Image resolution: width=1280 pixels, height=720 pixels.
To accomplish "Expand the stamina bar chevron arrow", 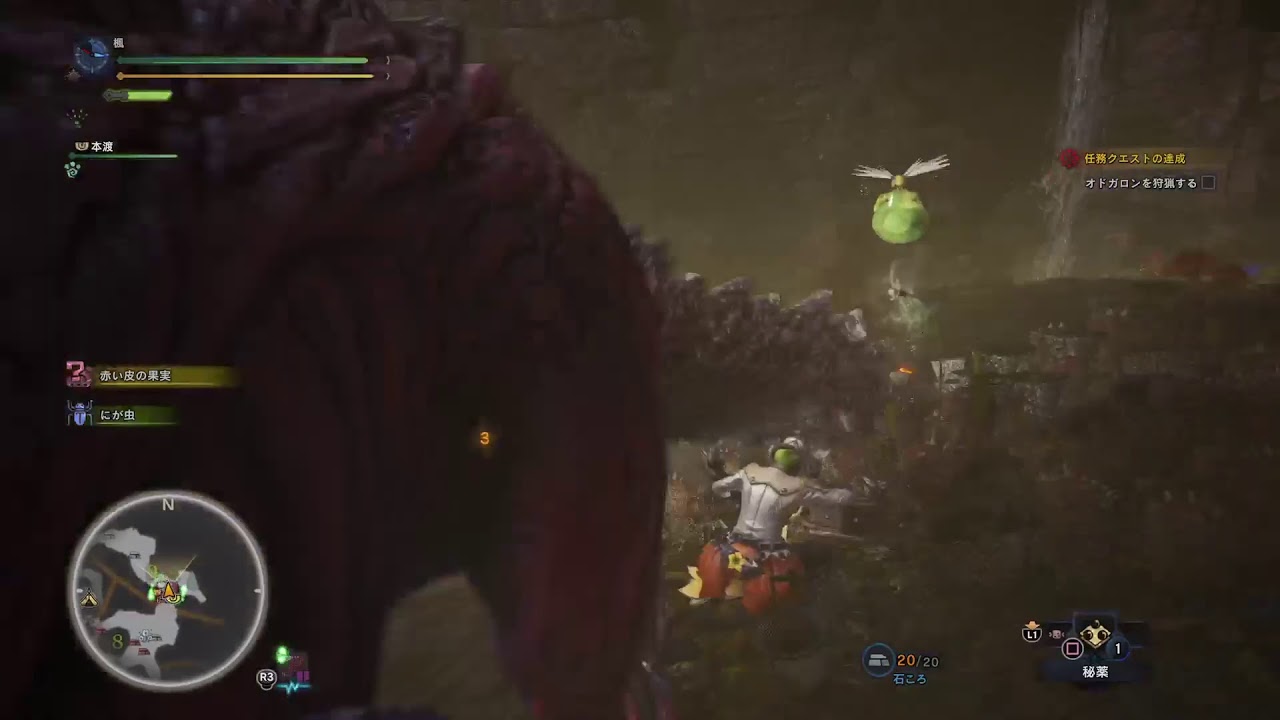I will pos(388,75).
